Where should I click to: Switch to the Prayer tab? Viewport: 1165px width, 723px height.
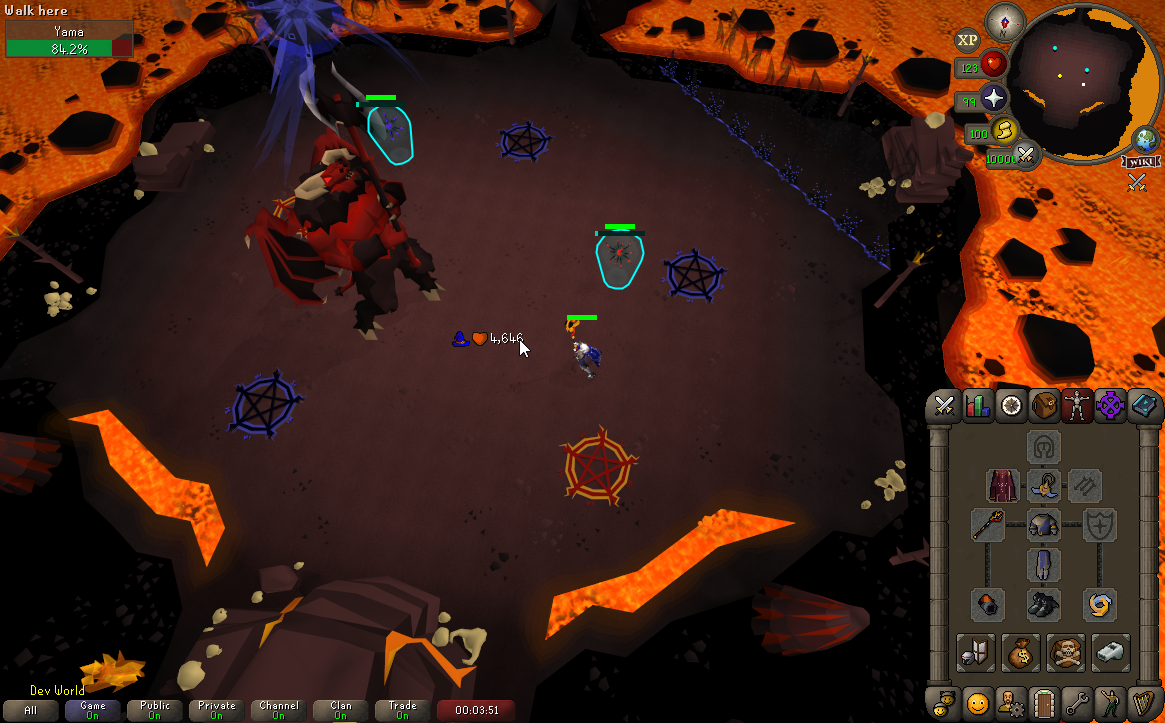(x=1111, y=405)
